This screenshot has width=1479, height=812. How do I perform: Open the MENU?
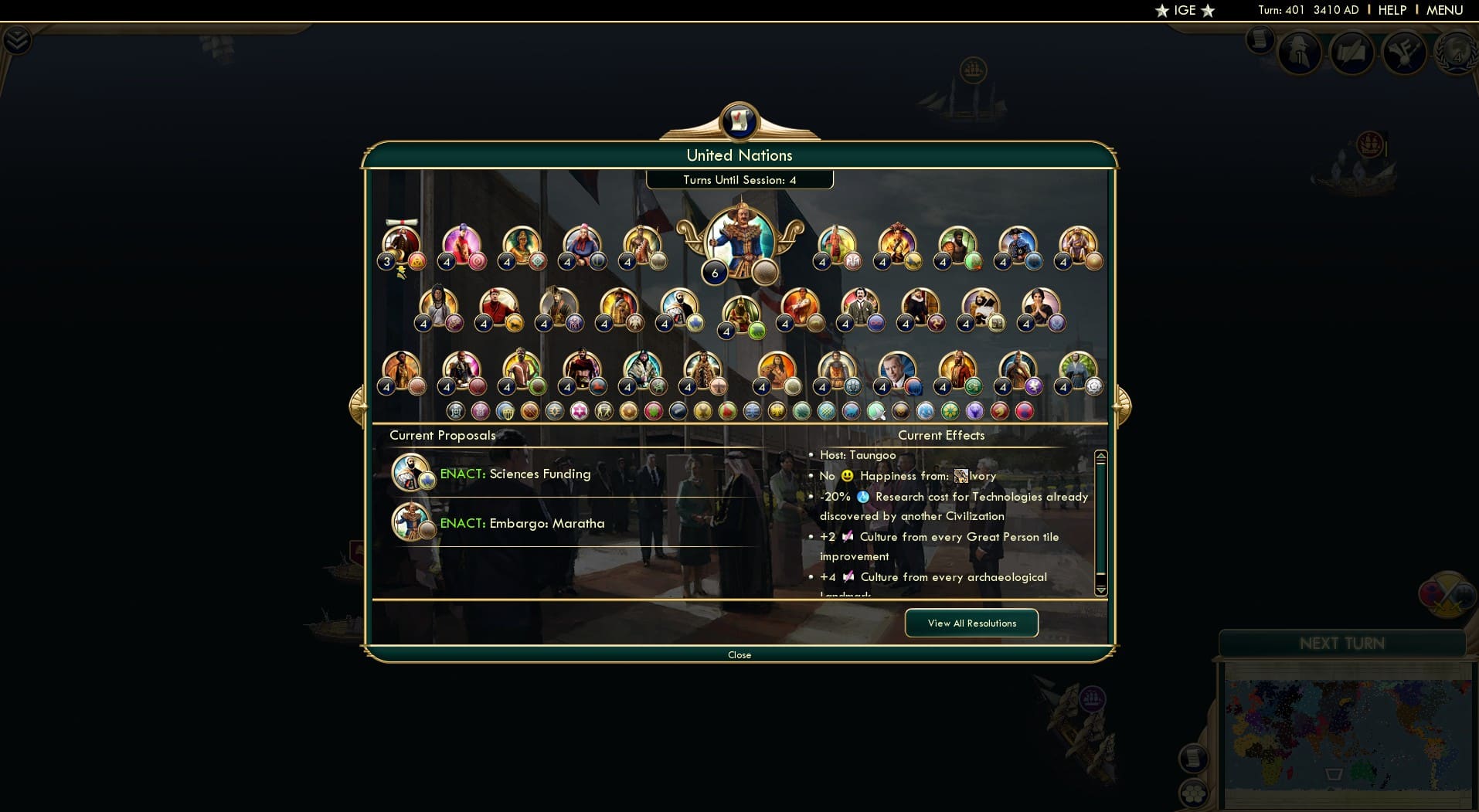point(1446,10)
